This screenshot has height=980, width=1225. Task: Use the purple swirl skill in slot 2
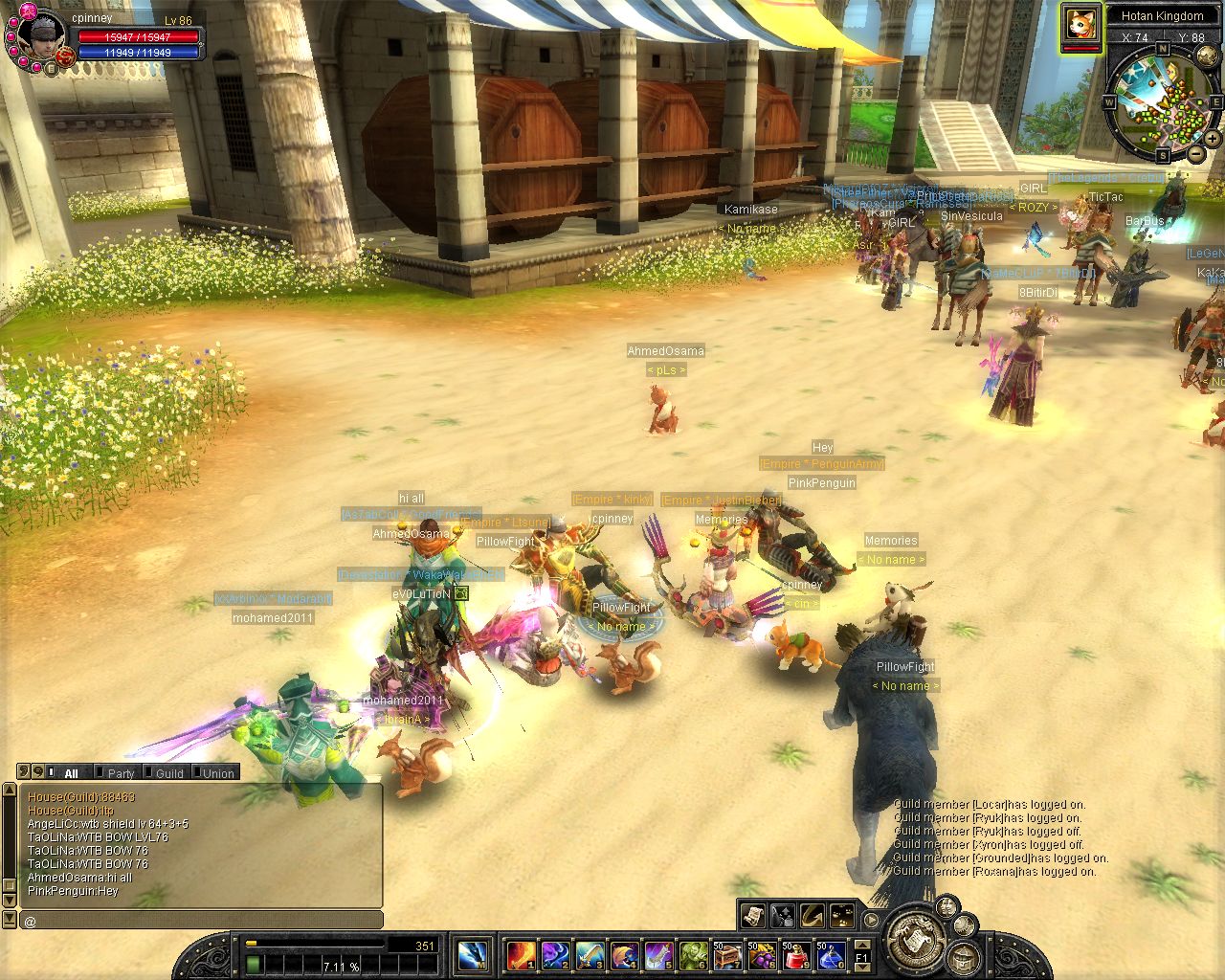tap(554, 955)
